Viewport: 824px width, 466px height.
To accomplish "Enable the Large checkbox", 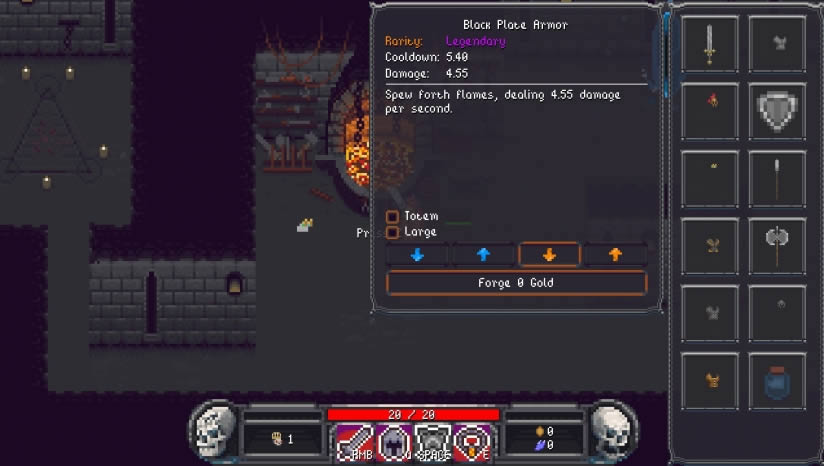I will 393,232.
